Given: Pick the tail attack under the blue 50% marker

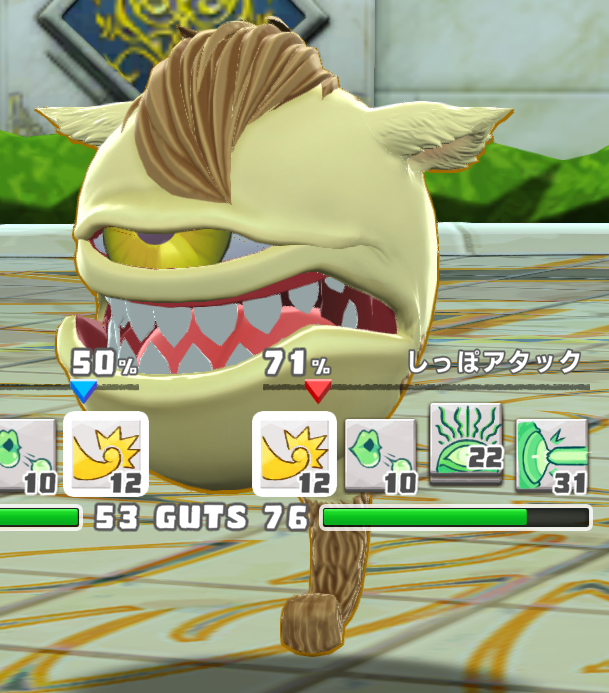Looking at the screenshot, I should pyautogui.click(x=106, y=454).
